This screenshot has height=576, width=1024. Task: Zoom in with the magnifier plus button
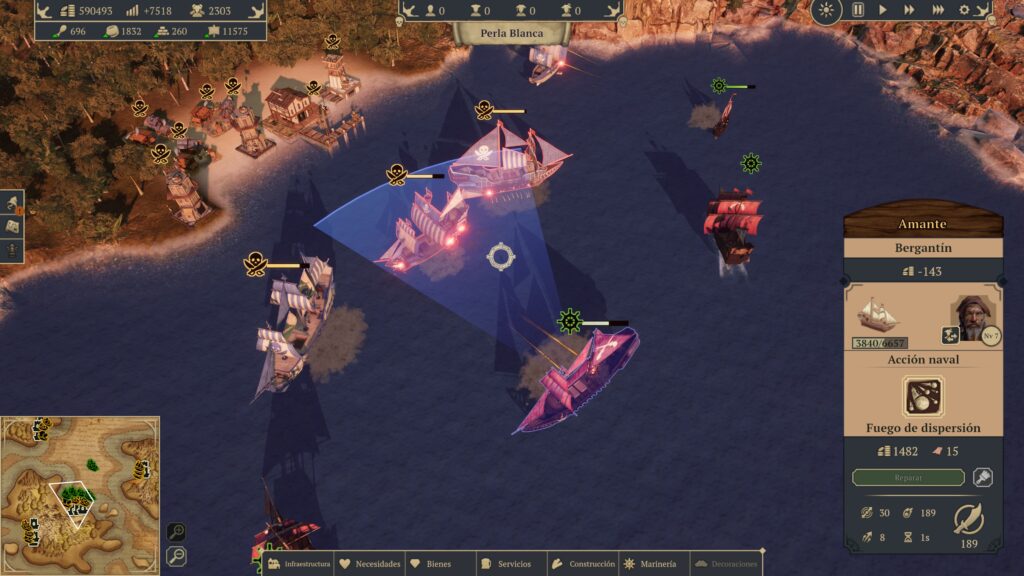pyautogui.click(x=175, y=532)
